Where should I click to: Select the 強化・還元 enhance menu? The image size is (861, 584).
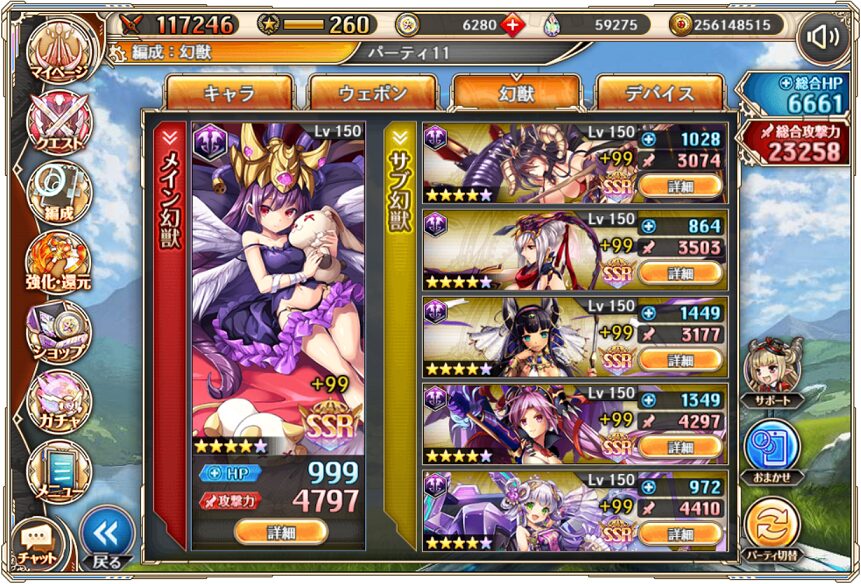tap(59, 261)
